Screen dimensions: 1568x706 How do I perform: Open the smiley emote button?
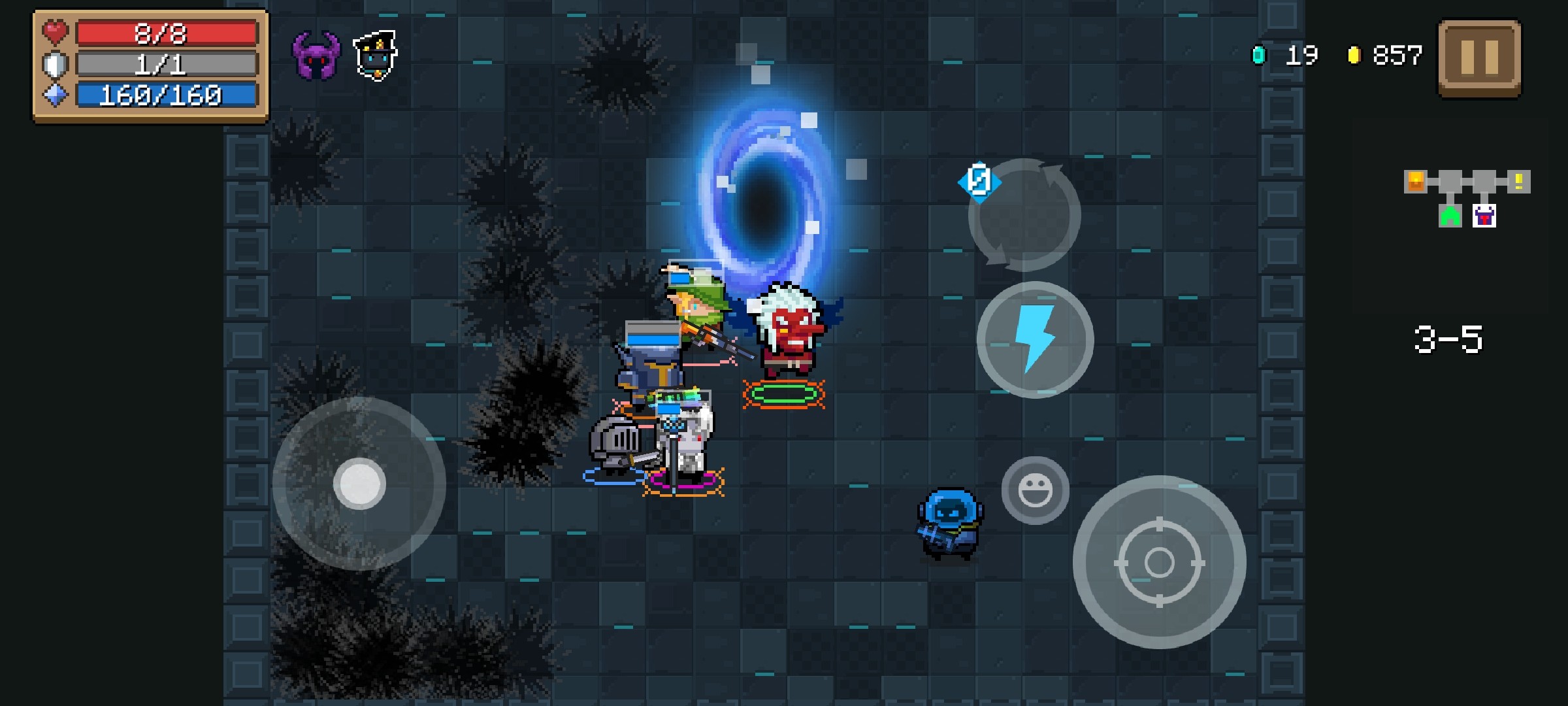point(1035,490)
